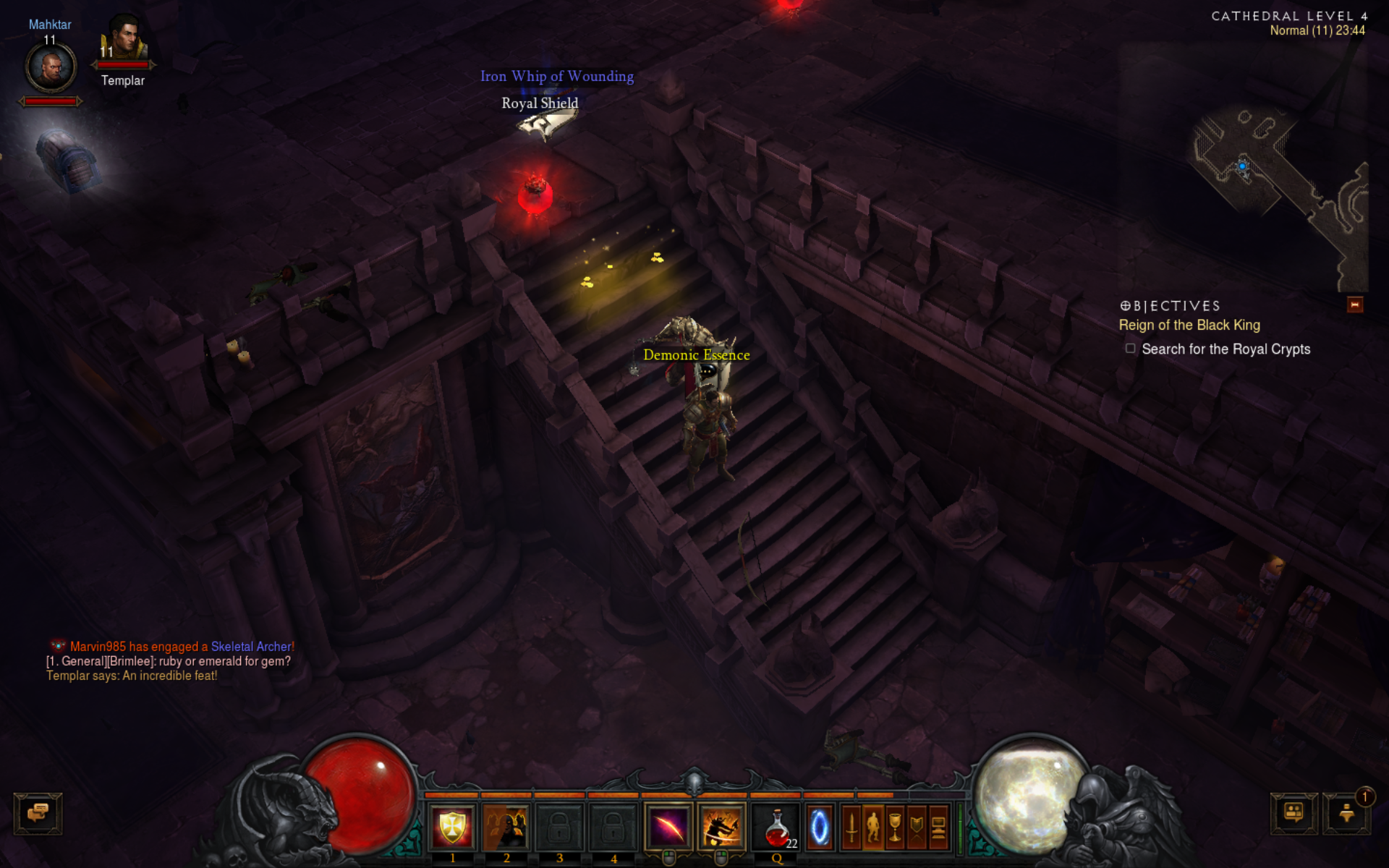Open the blue Town Portal
Viewport: 1389px width, 868px height.
(x=820, y=827)
